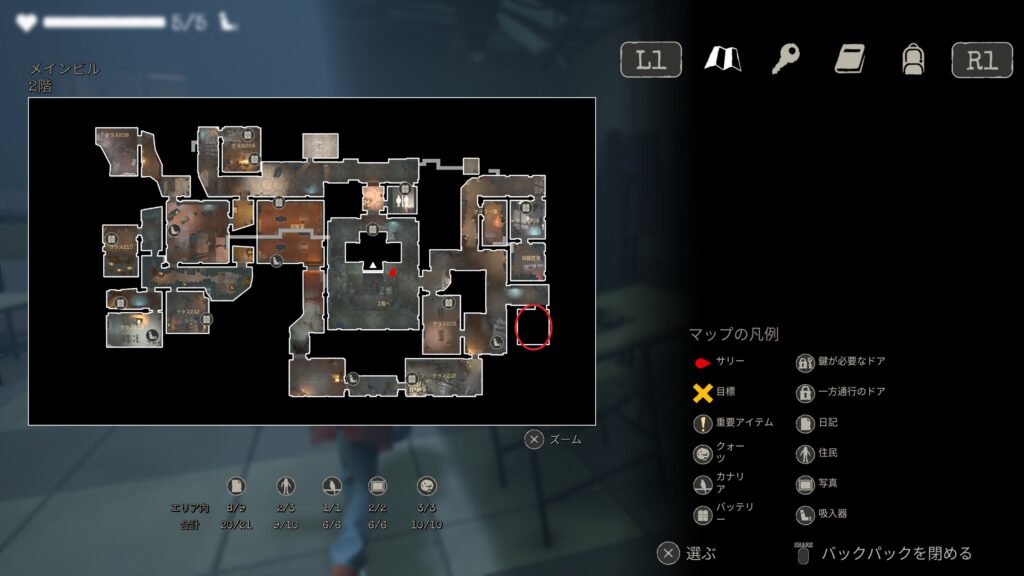
Task: Select the red Sally marker on the map
Action: pos(394,270)
